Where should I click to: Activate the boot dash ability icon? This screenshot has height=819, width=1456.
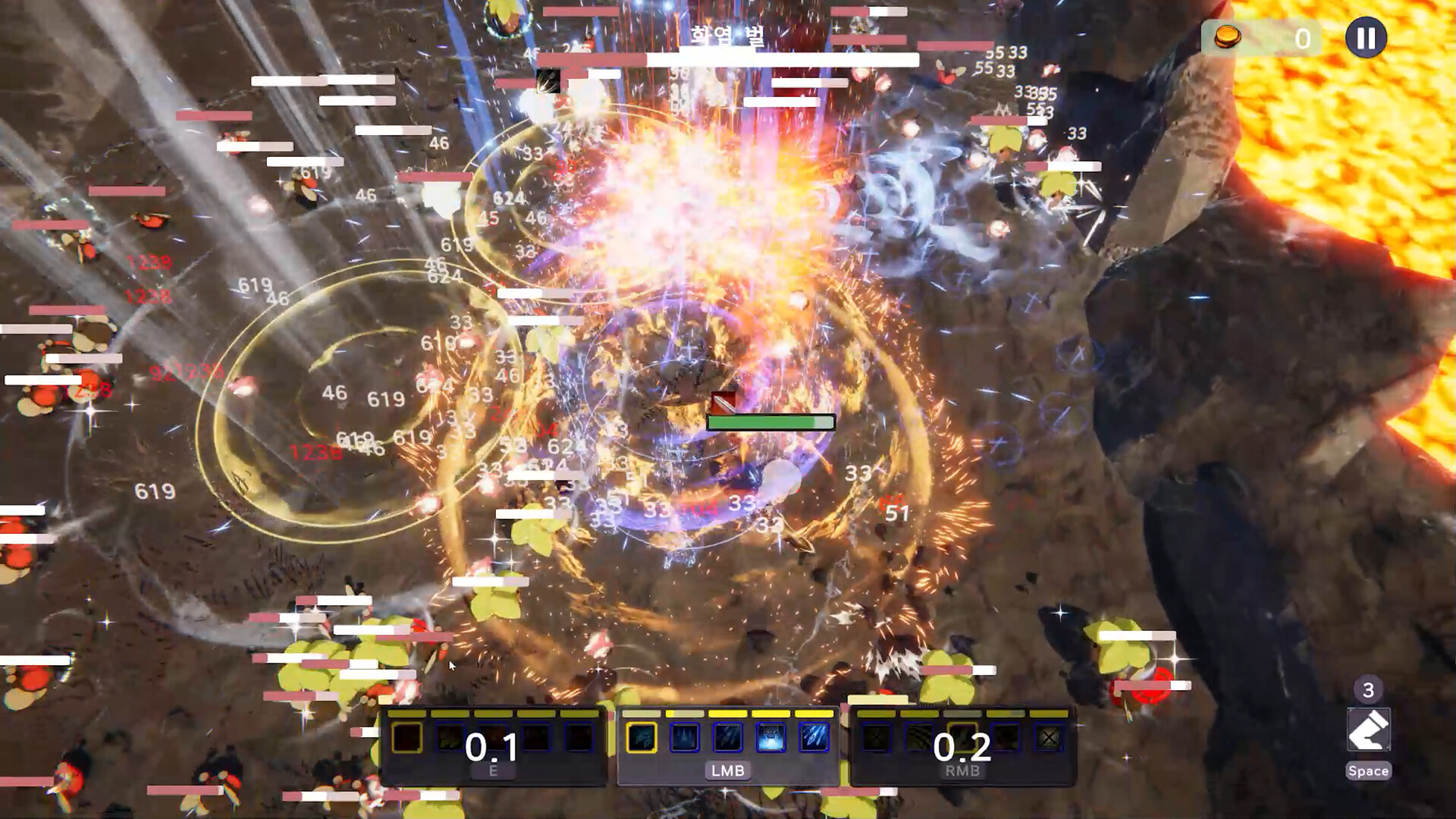(x=1368, y=730)
